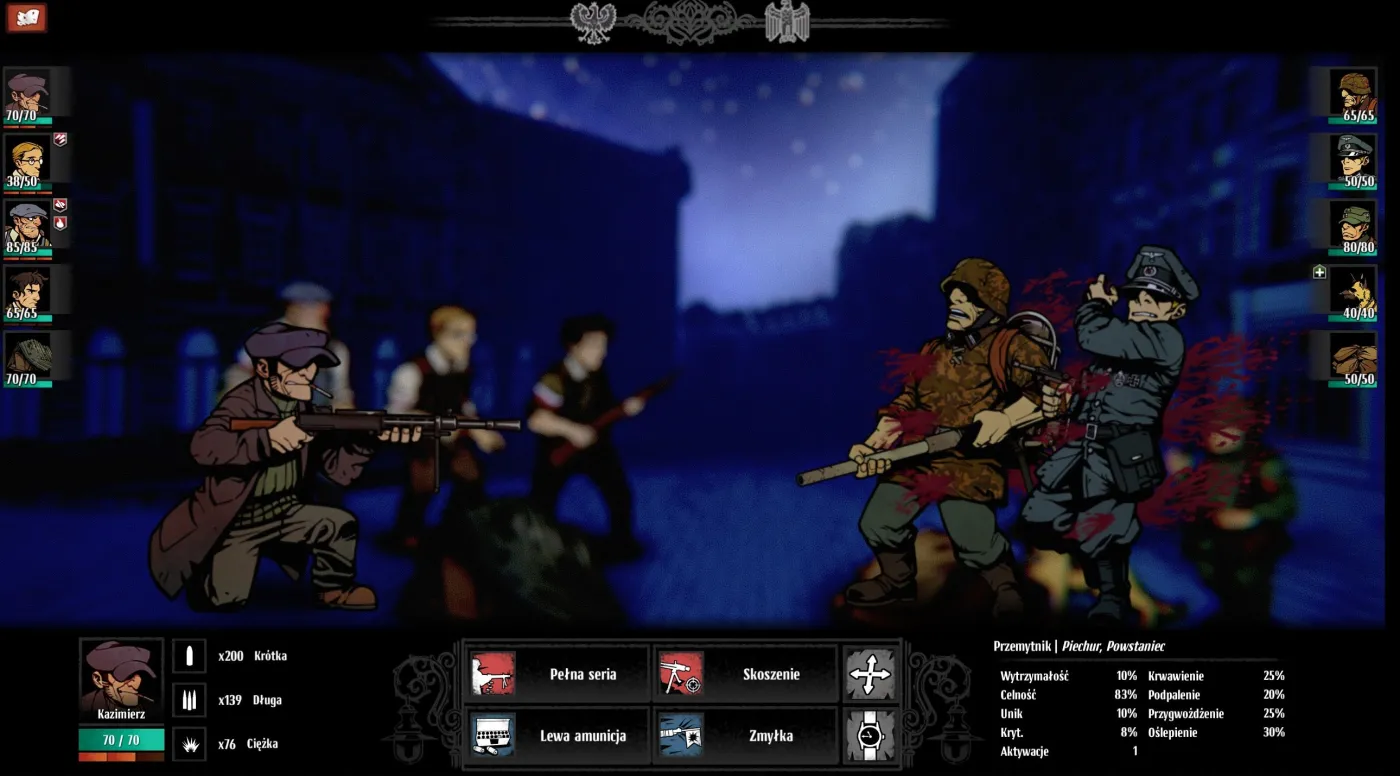Click Kazimierz's large portrait in bottom panel
The width and height of the screenshot is (1400, 776).
[x=121, y=675]
